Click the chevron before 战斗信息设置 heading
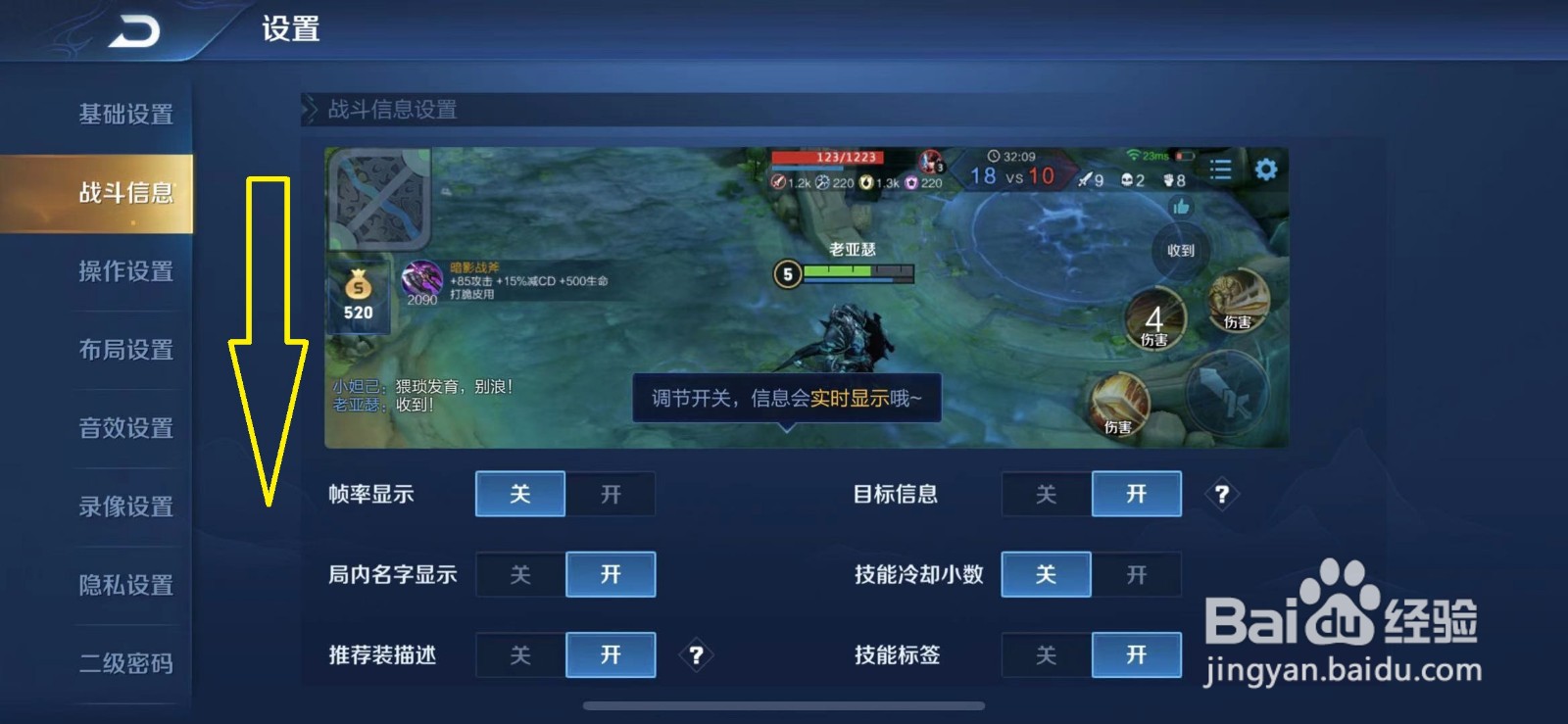The width and height of the screenshot is (1568, 724). click(310, 110)
